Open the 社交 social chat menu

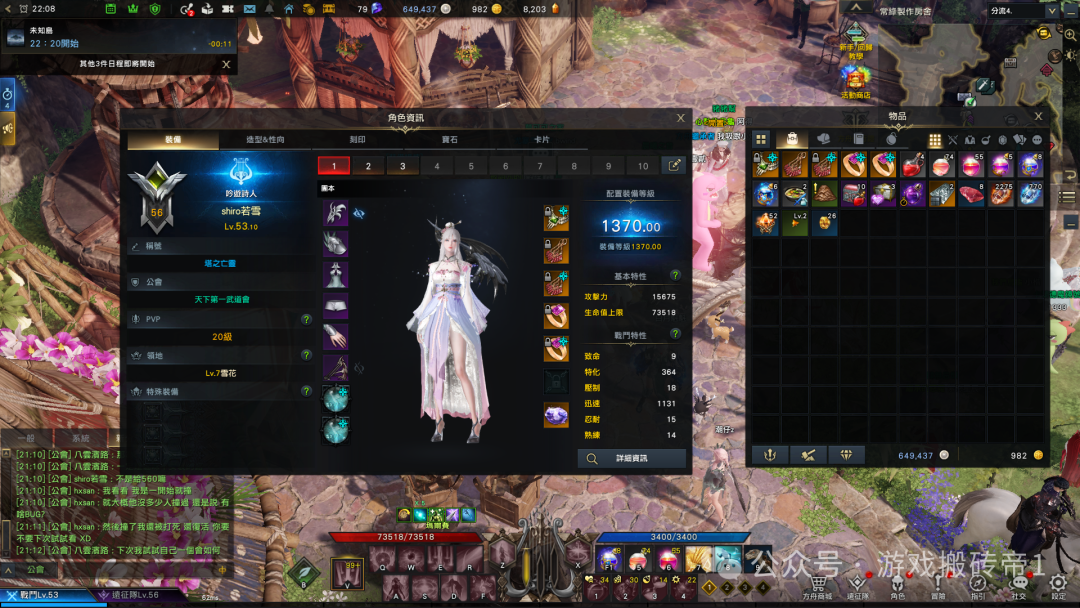[1018, 585]
